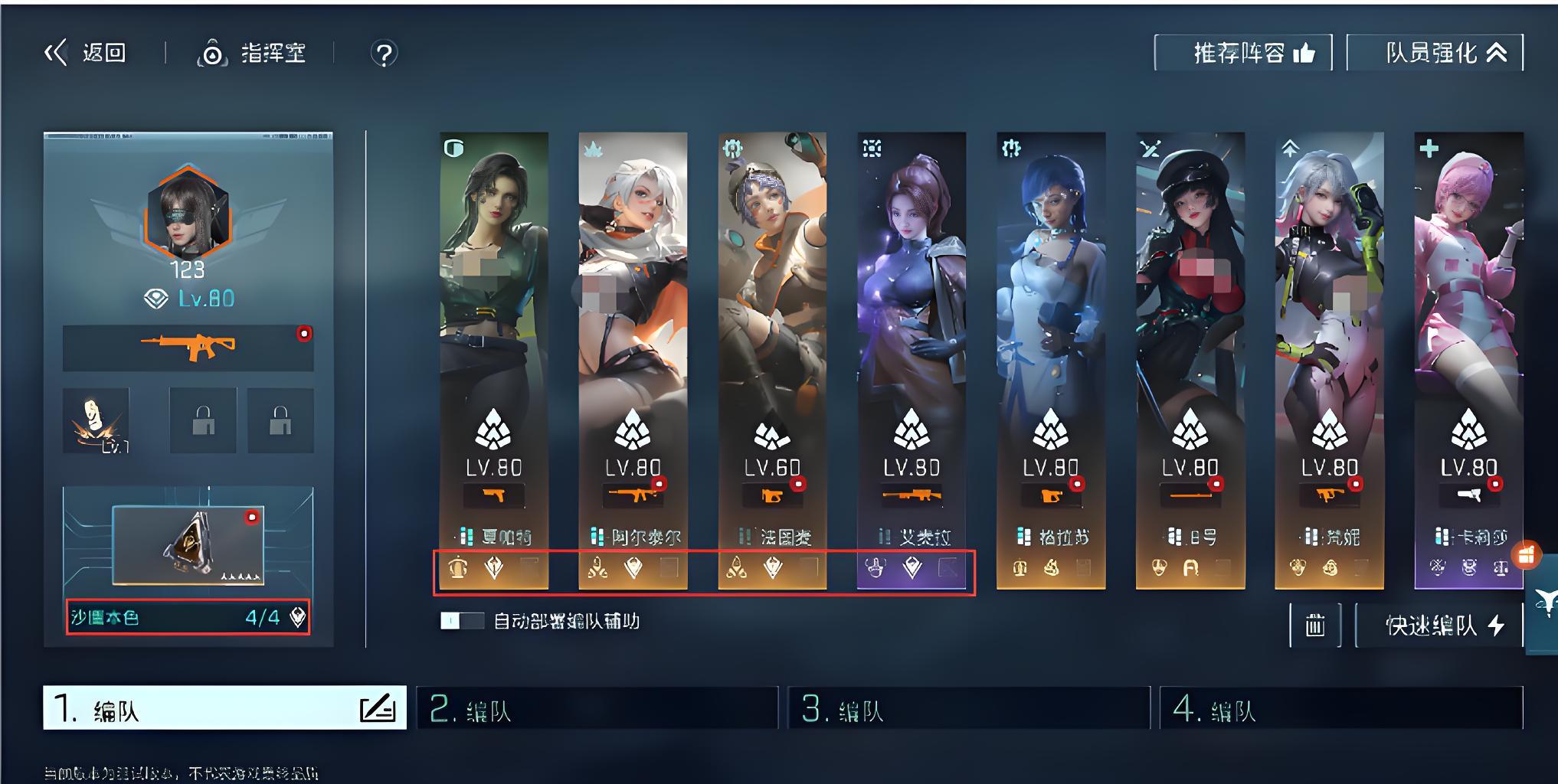Use 快速编队 quick formation
Screen dimensions: 1558x784
tap(1439, 626)
